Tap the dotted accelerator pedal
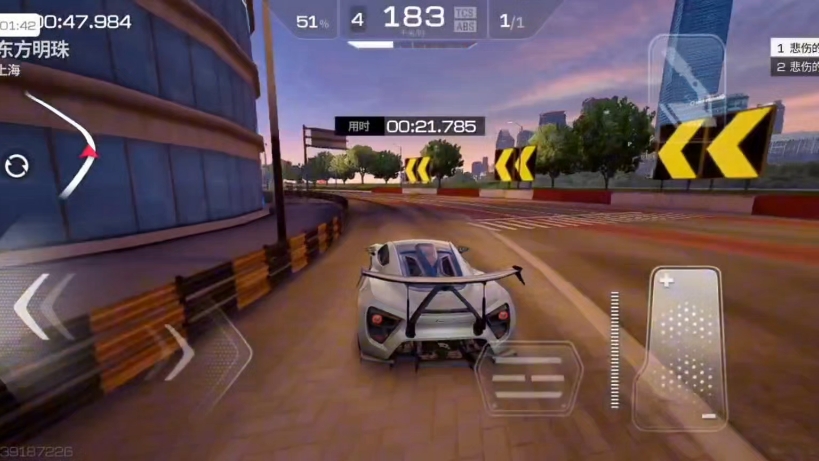This screenshot has height=461, width=819. (687, 347)
